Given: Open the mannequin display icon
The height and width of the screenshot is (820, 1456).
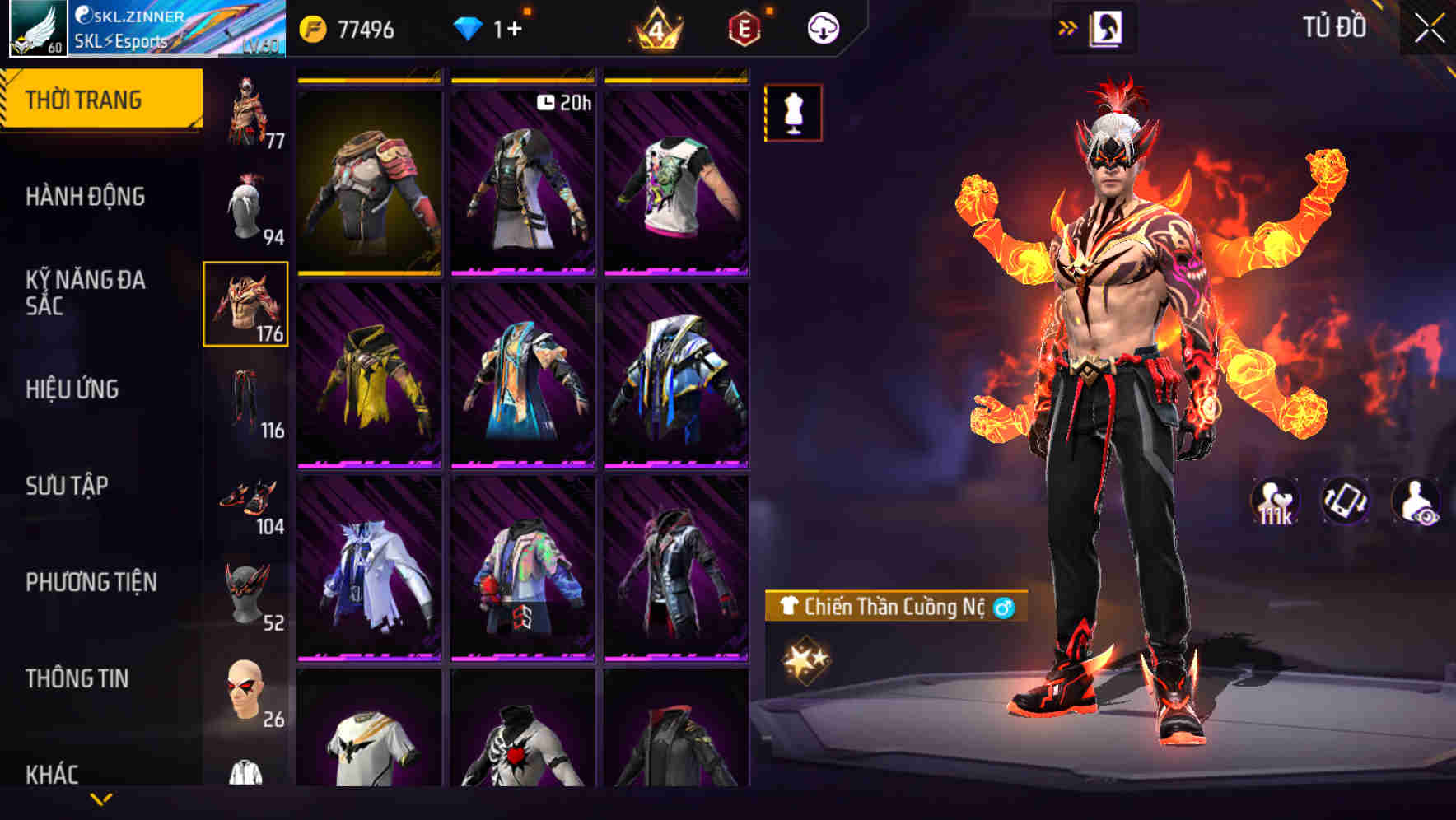Looking at the screenshot, I should point(793,113).
